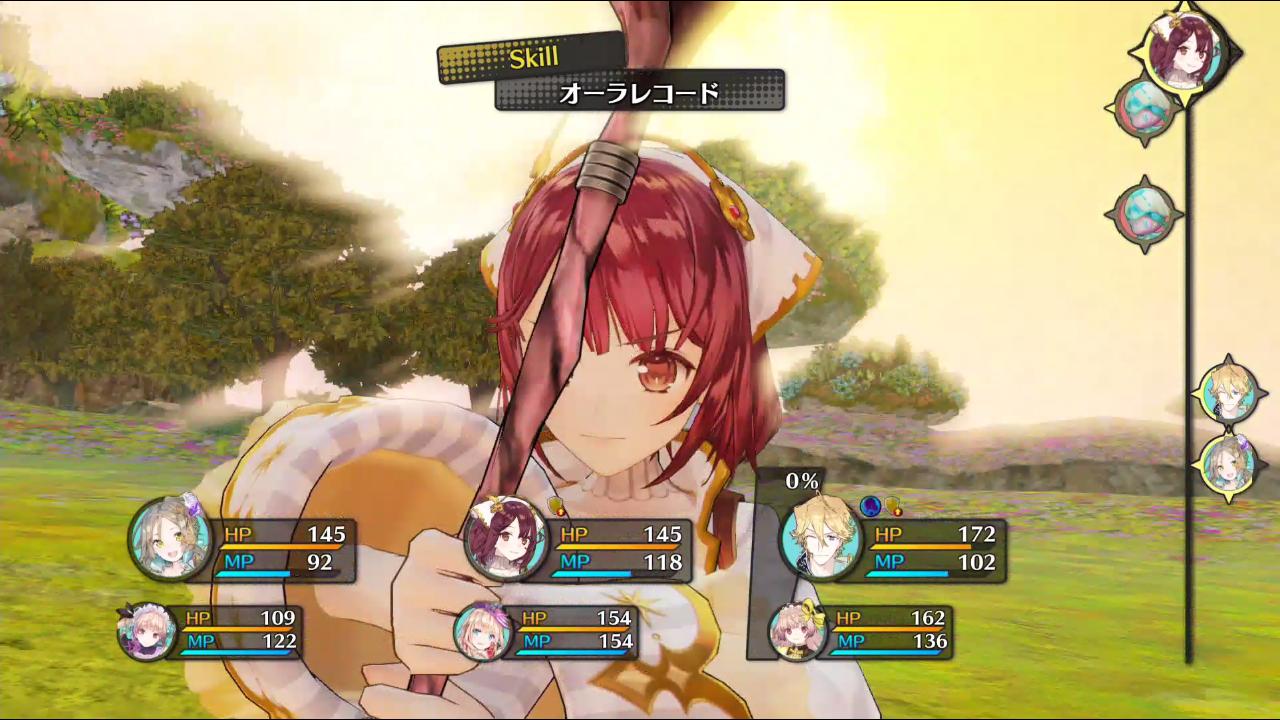This screenshot has height=720, width=1280.
Task: Choose the blond man's party portrait with 172 HP
Action: 820,538
